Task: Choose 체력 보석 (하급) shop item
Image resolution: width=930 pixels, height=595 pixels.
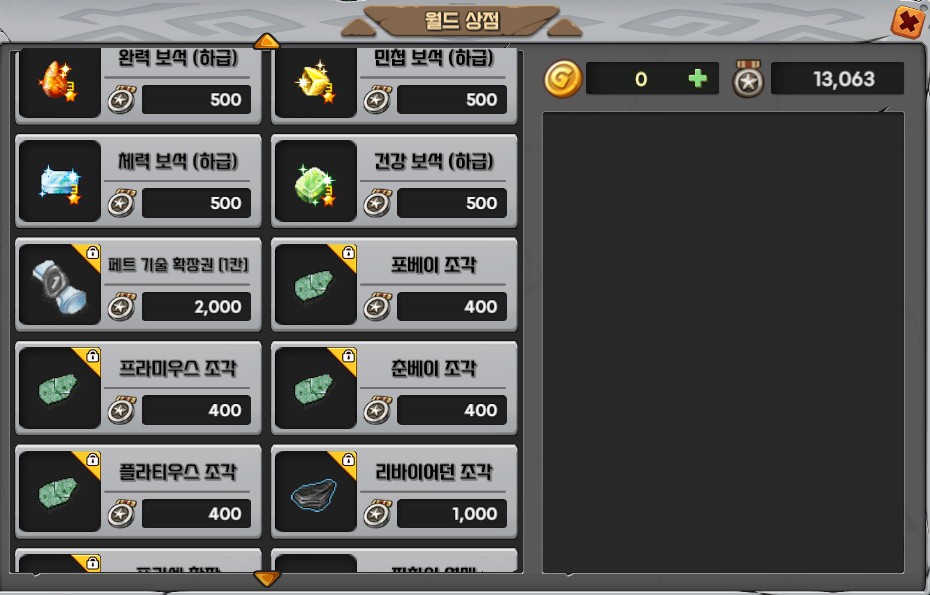Action: coord(139,181)
